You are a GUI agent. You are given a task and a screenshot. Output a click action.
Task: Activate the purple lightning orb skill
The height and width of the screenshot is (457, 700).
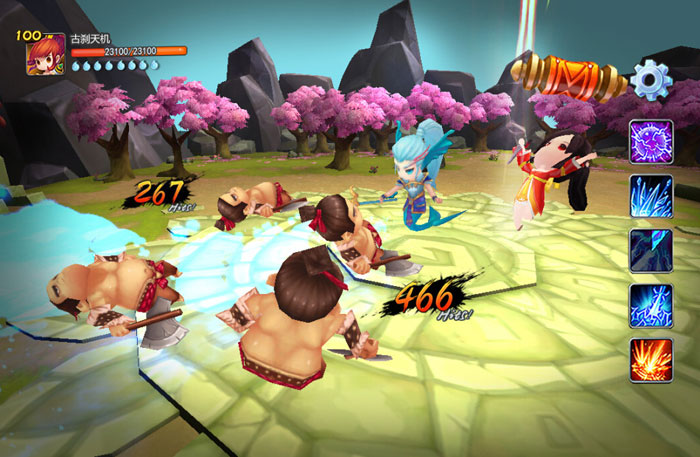point(650,141)
